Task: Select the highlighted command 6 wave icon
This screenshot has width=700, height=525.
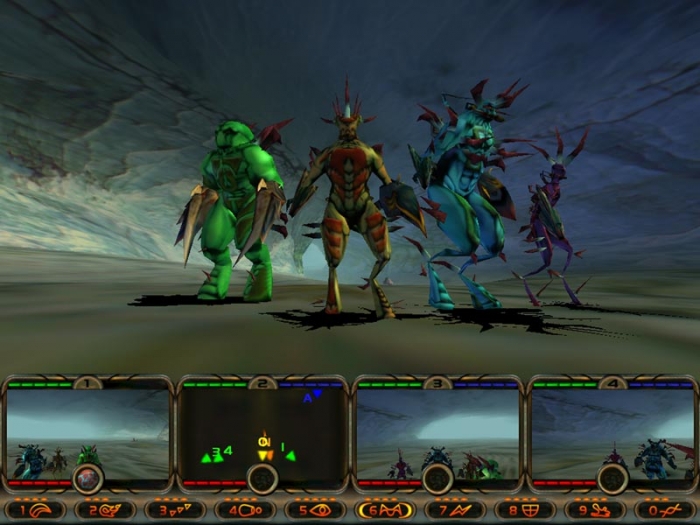Action: coord(385,509)
